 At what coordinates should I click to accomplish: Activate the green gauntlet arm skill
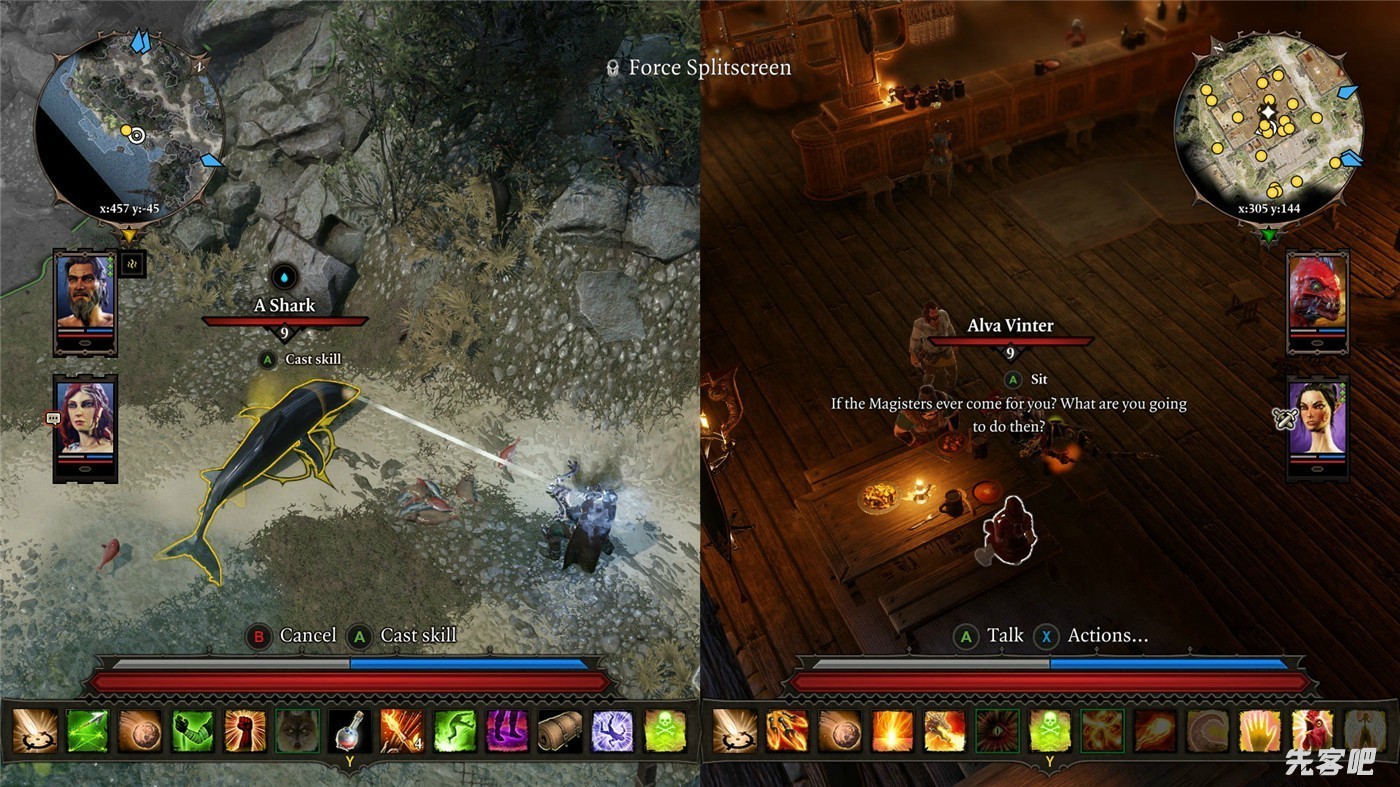[192, 731]
